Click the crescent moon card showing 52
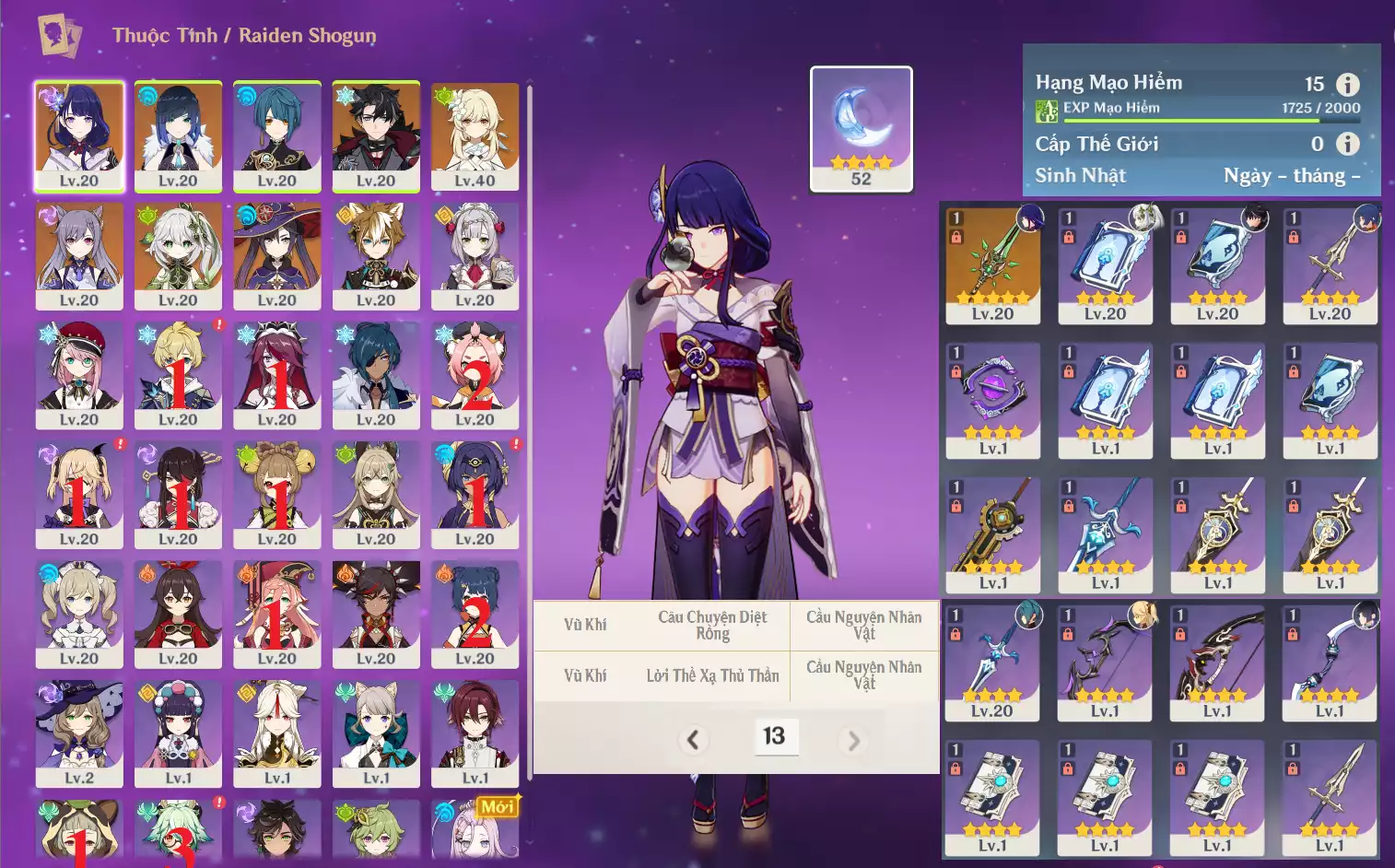This screenshot has height=868, width=1395. 862,128
